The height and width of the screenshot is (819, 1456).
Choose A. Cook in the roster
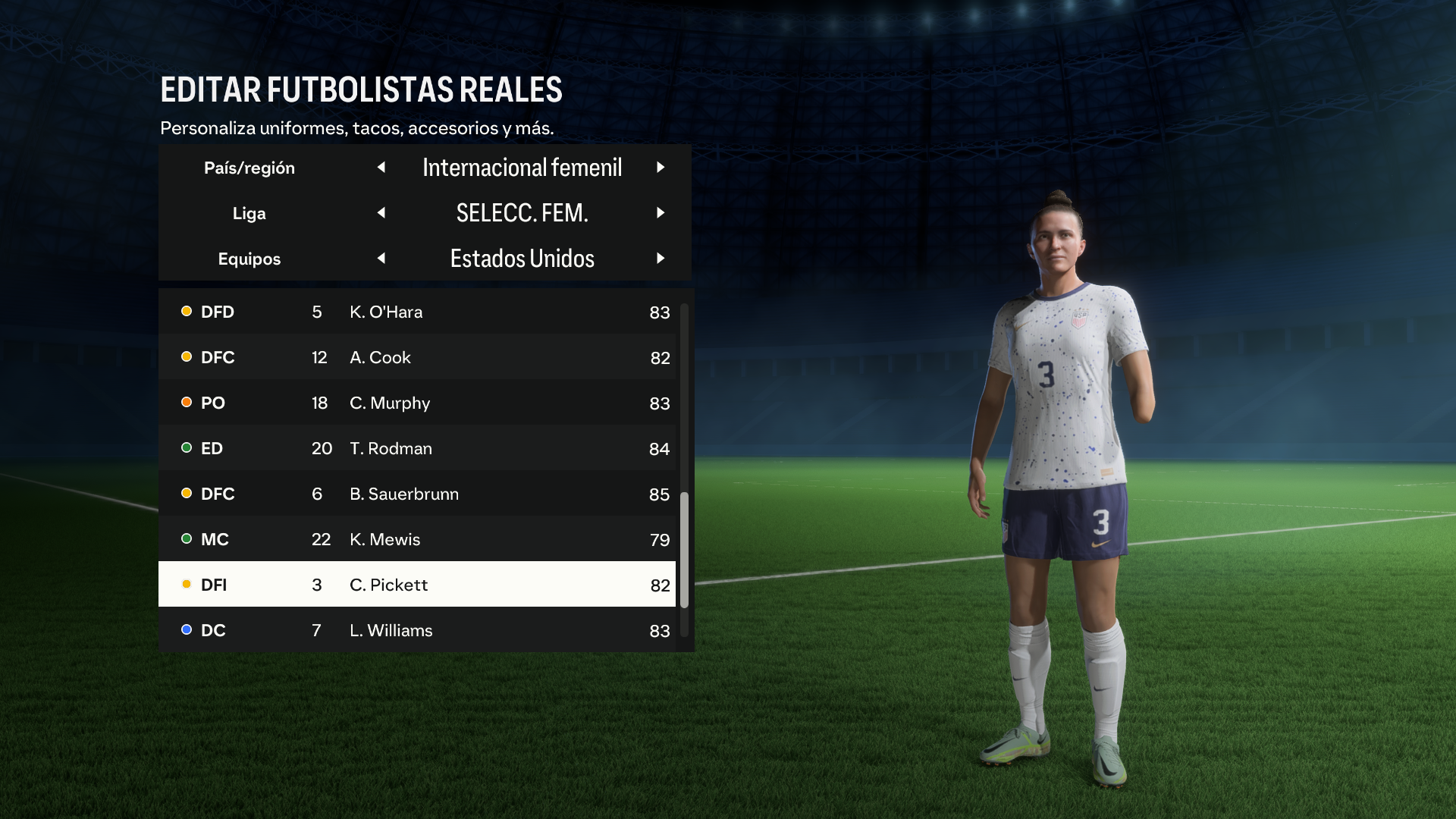pos(417,357)
